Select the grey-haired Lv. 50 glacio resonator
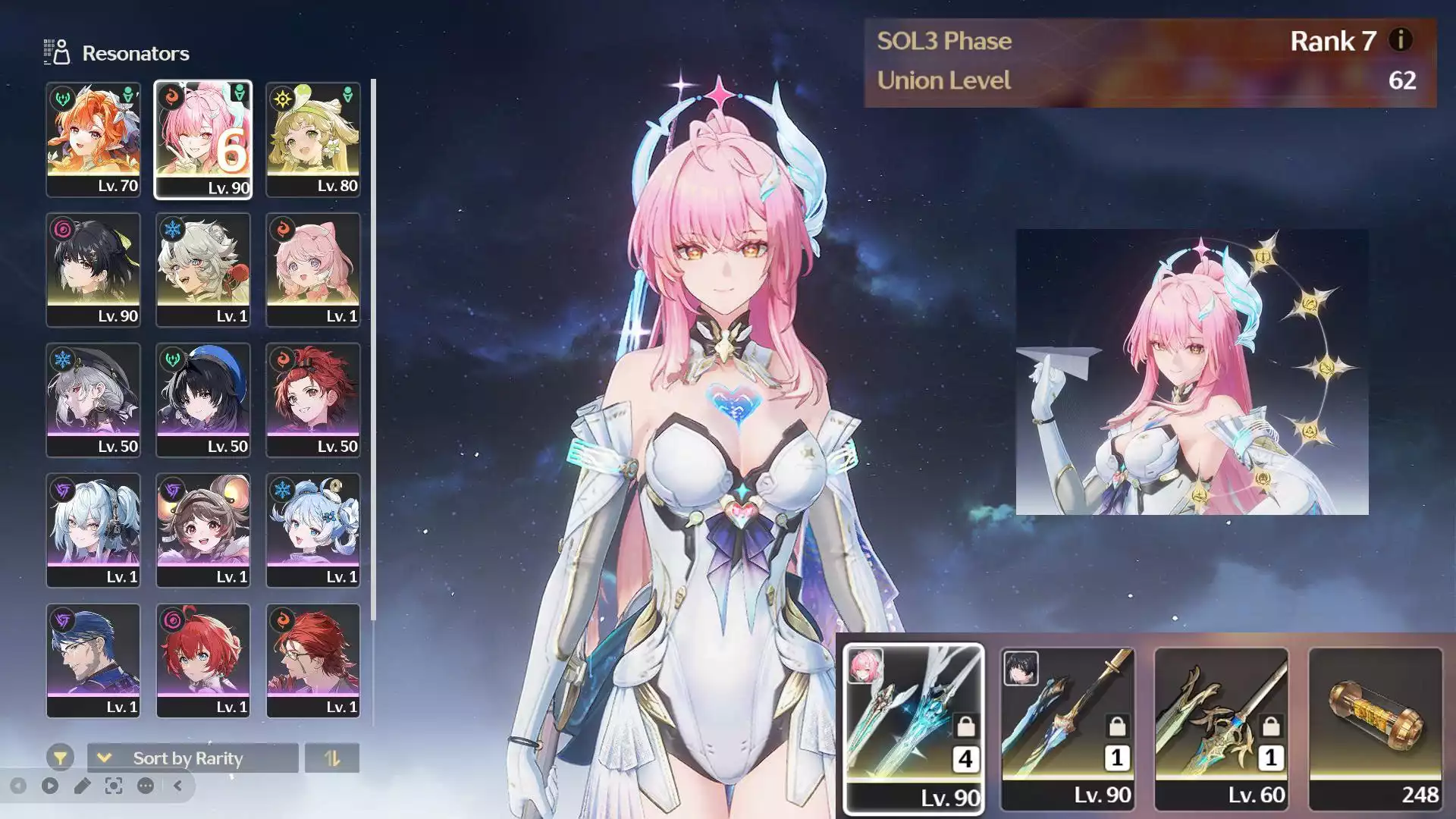1456x819 pixels. (x=93, y=400)
